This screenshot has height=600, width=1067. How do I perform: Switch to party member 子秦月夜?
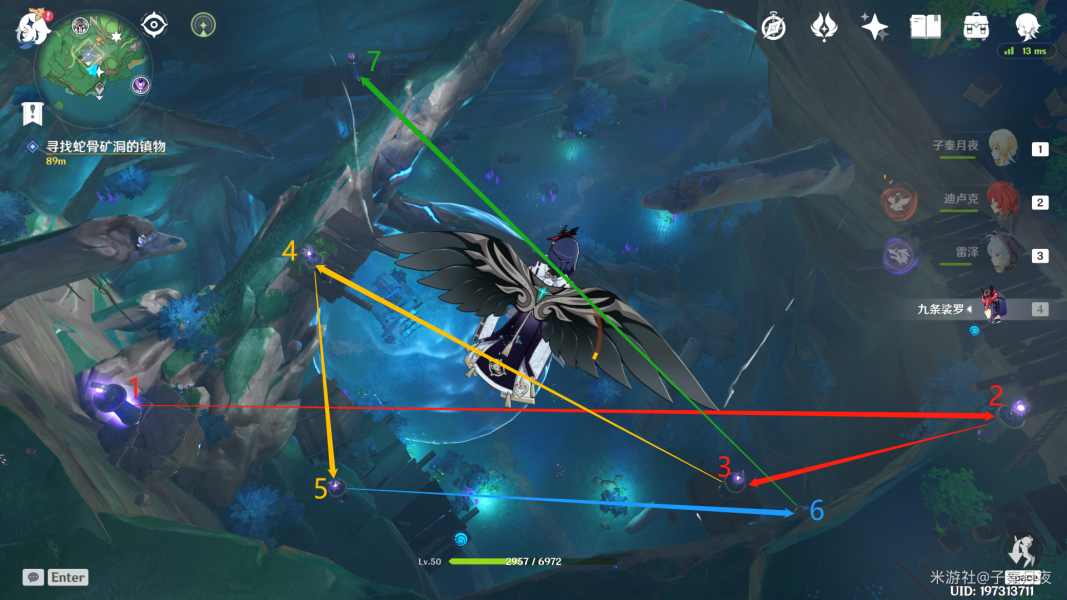coord(1003,148)
